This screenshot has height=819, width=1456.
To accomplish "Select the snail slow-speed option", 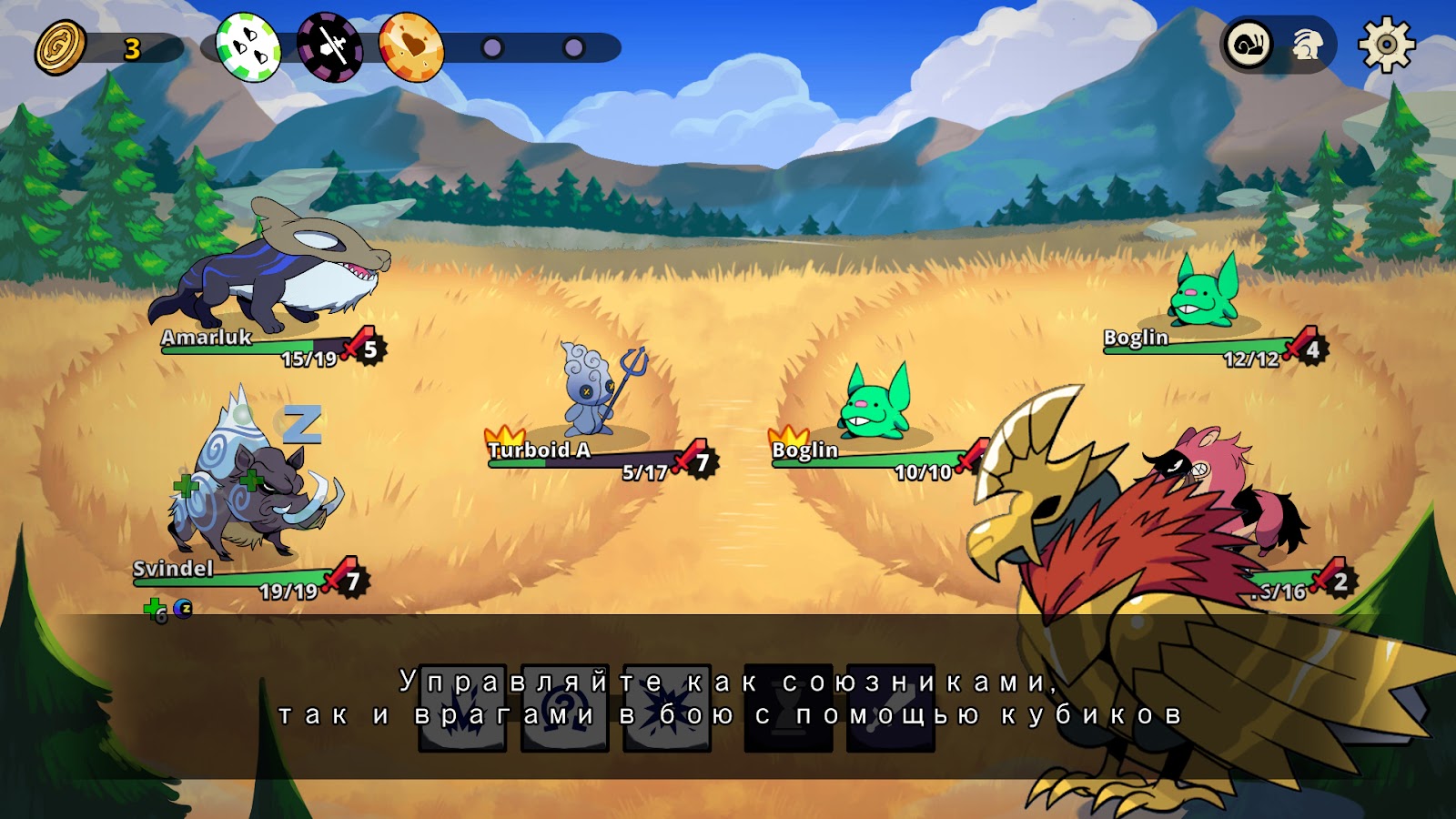I will (1249, 44).
